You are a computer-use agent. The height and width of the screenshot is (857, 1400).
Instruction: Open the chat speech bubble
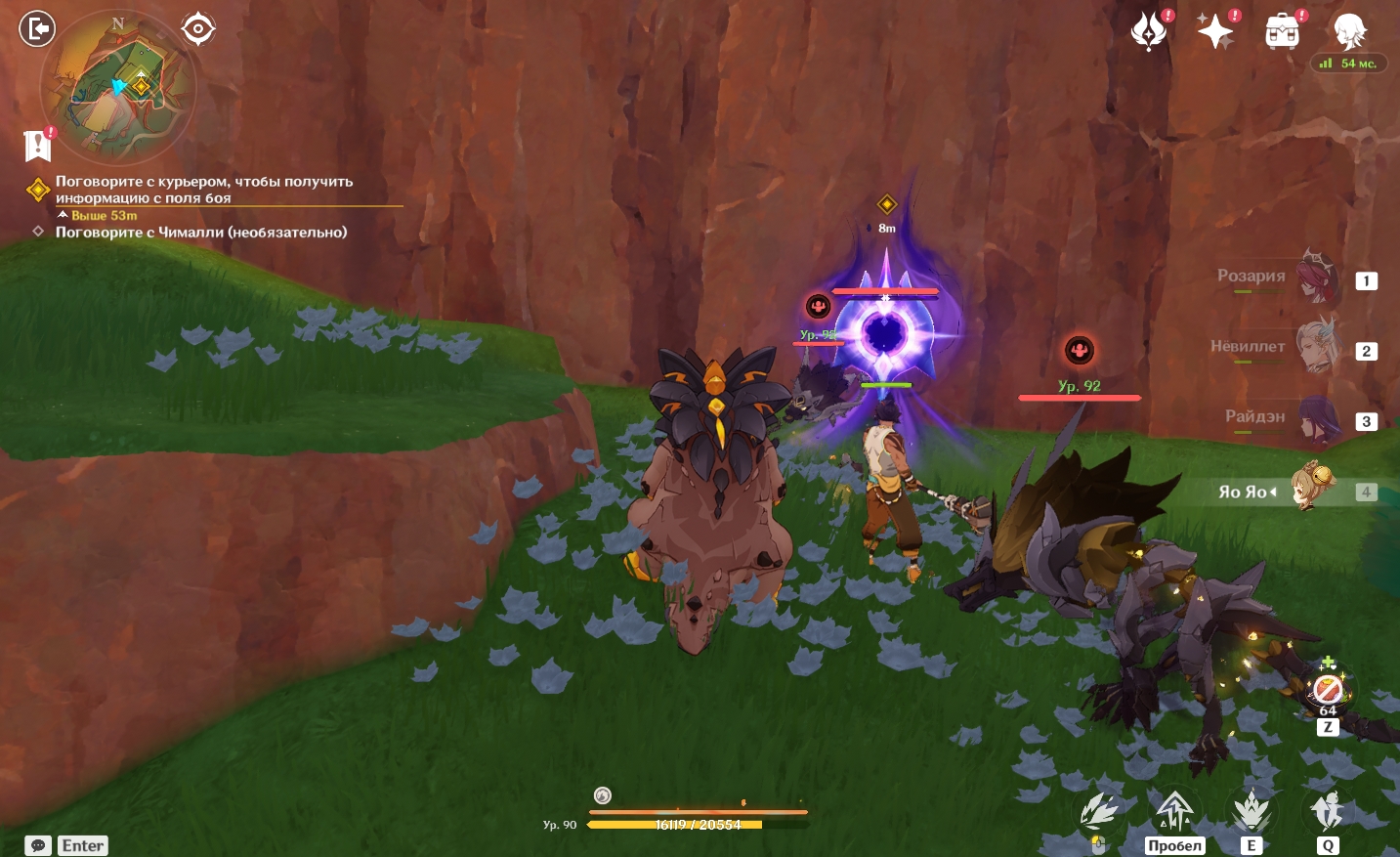[38, 845]
